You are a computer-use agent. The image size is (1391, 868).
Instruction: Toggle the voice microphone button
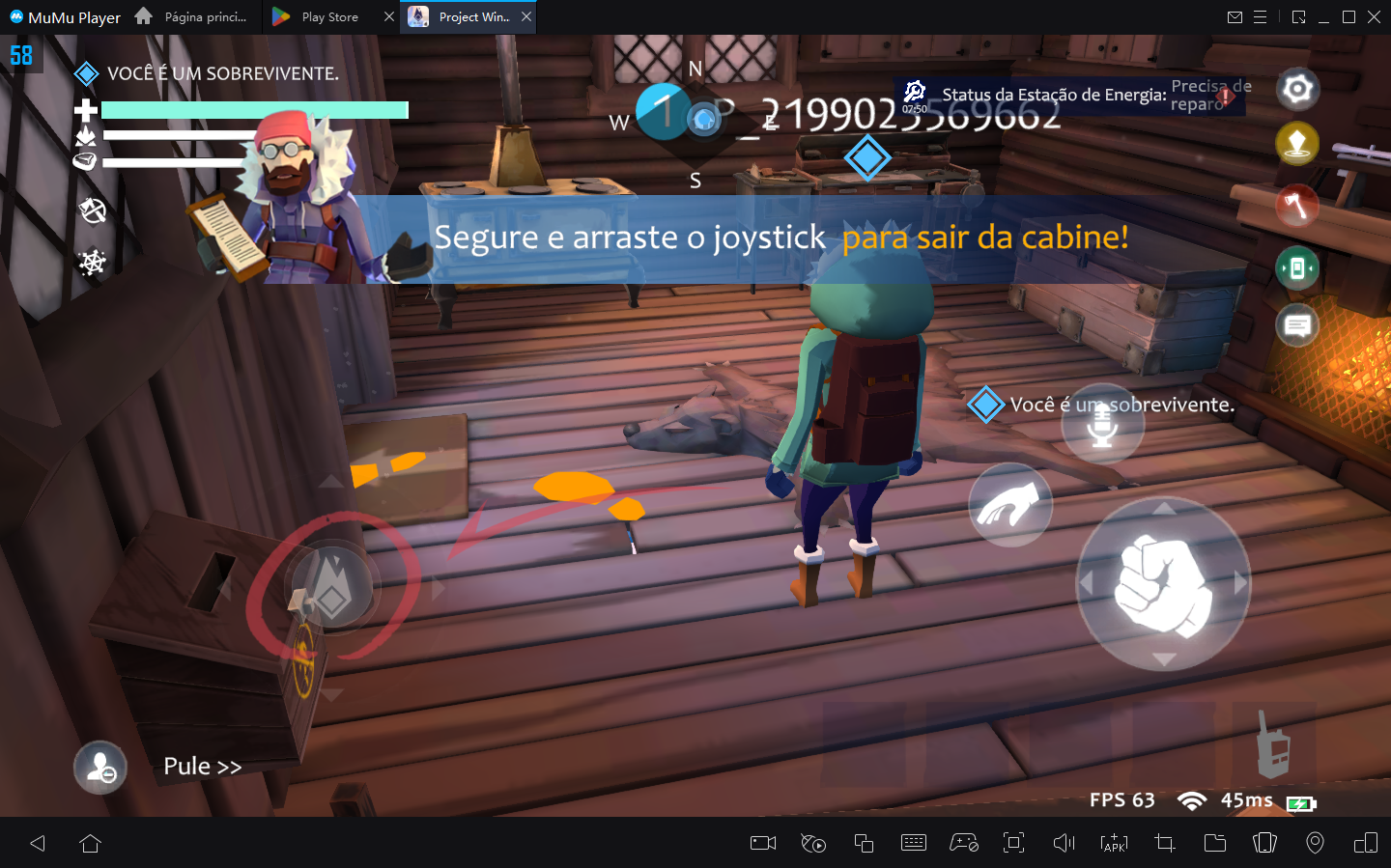click(x=1103, y=423)
